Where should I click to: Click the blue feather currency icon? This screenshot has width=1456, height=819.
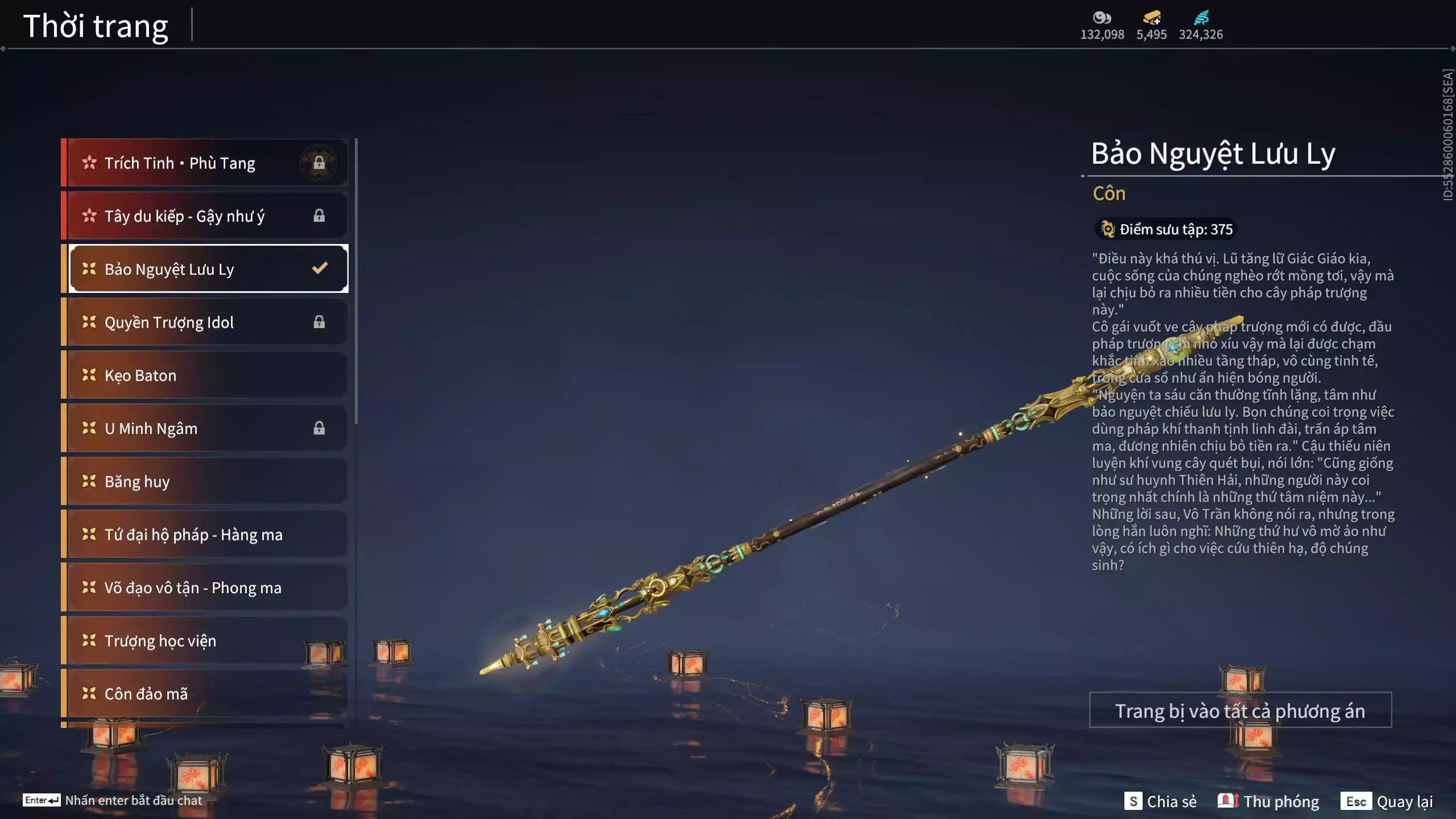[x=1201, y=18]
